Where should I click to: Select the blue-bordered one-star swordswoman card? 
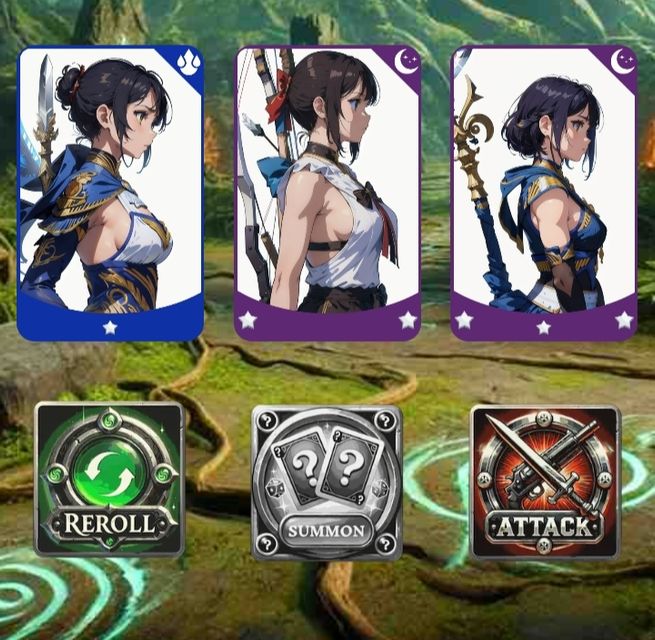(110, 193)
